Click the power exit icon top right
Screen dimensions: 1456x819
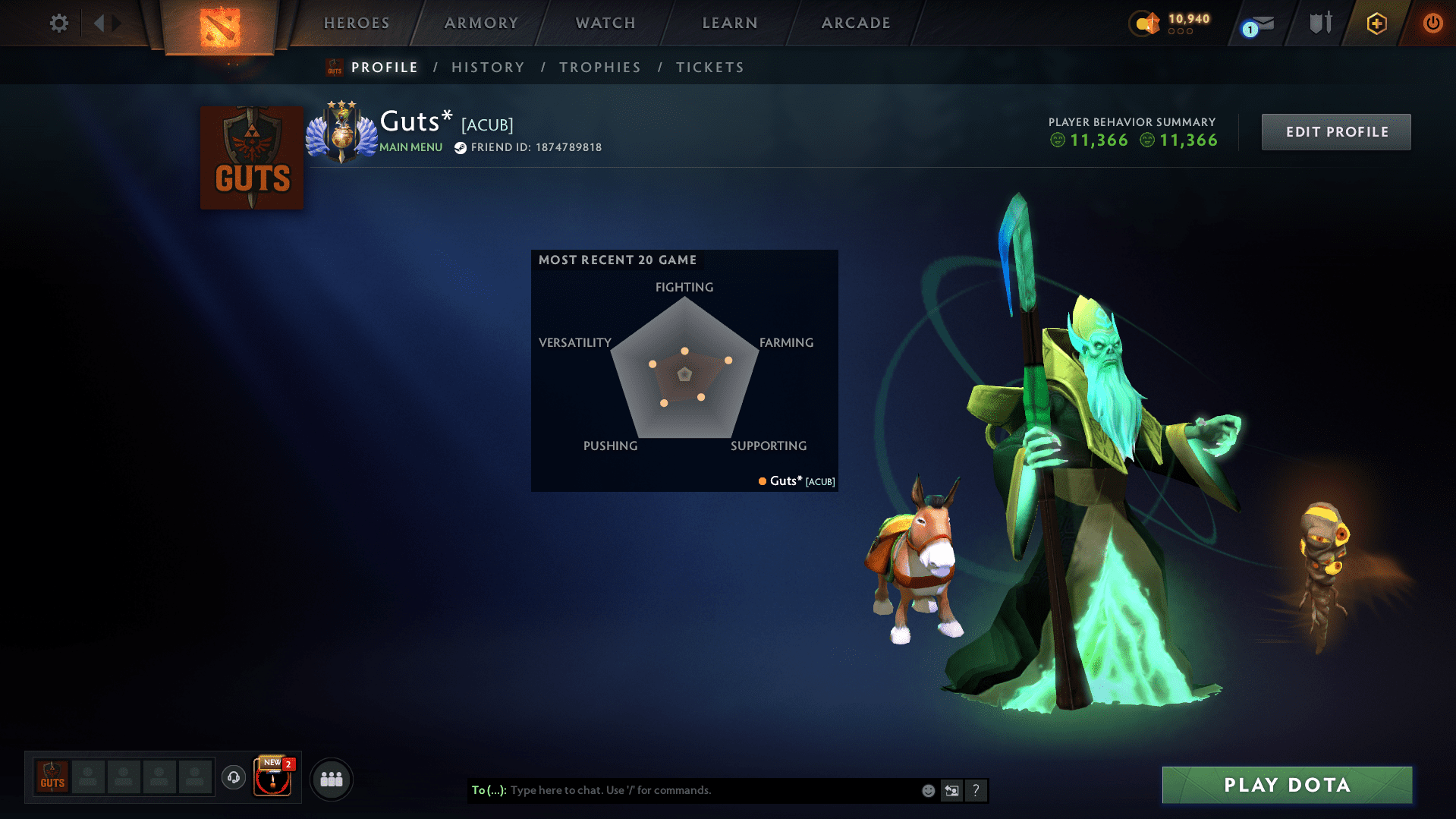point(1432,23)
